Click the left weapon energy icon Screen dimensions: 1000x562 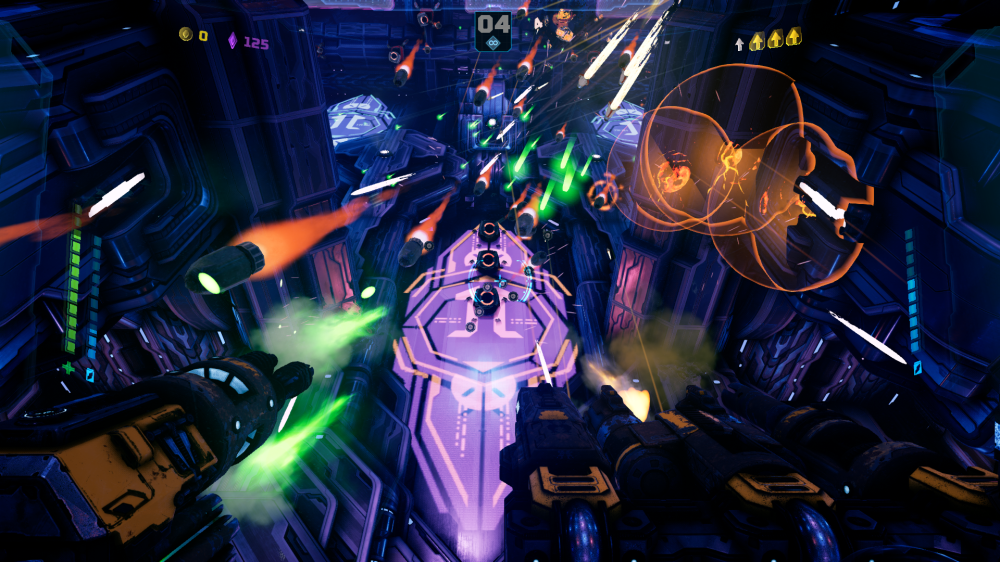89,374
